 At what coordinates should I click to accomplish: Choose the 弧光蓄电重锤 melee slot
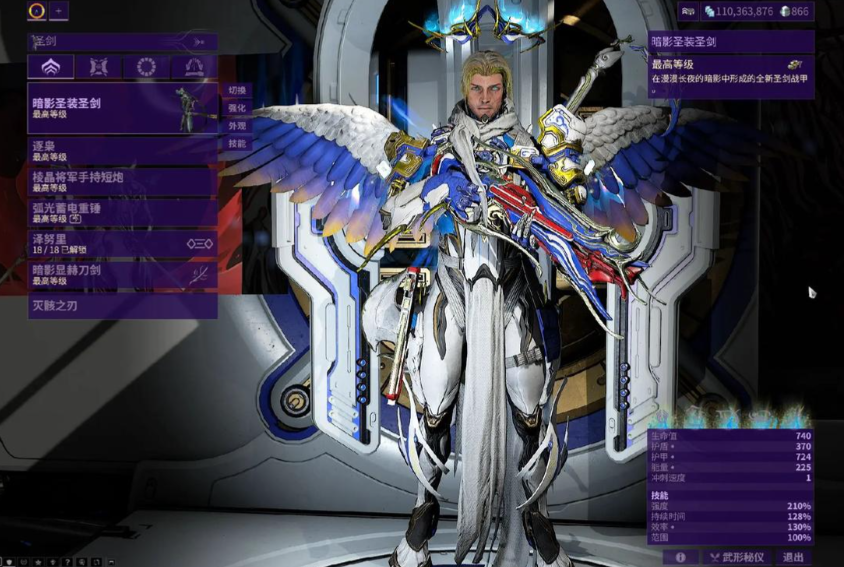120,212
